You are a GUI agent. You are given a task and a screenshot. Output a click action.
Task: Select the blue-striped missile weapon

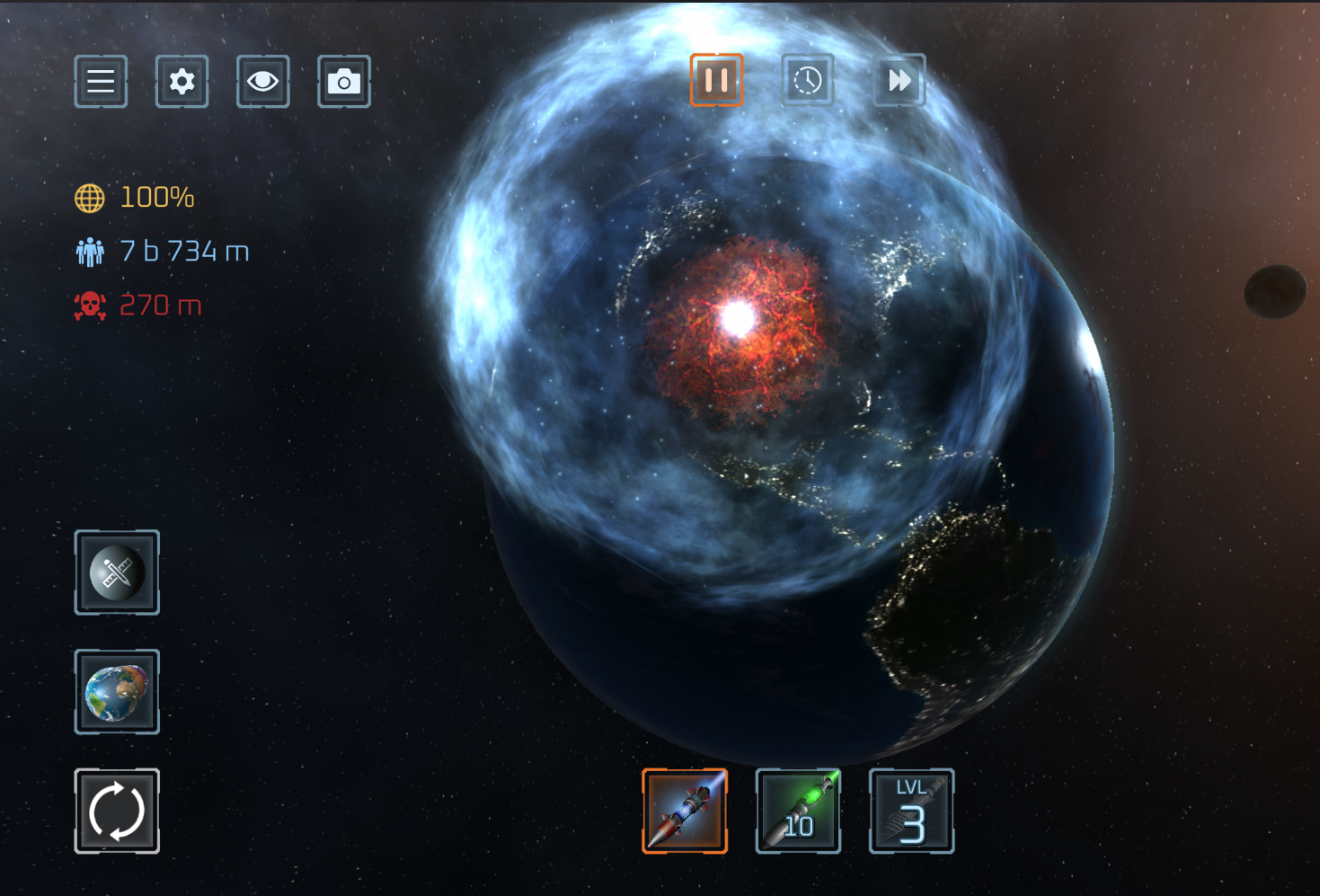[685, 811]
